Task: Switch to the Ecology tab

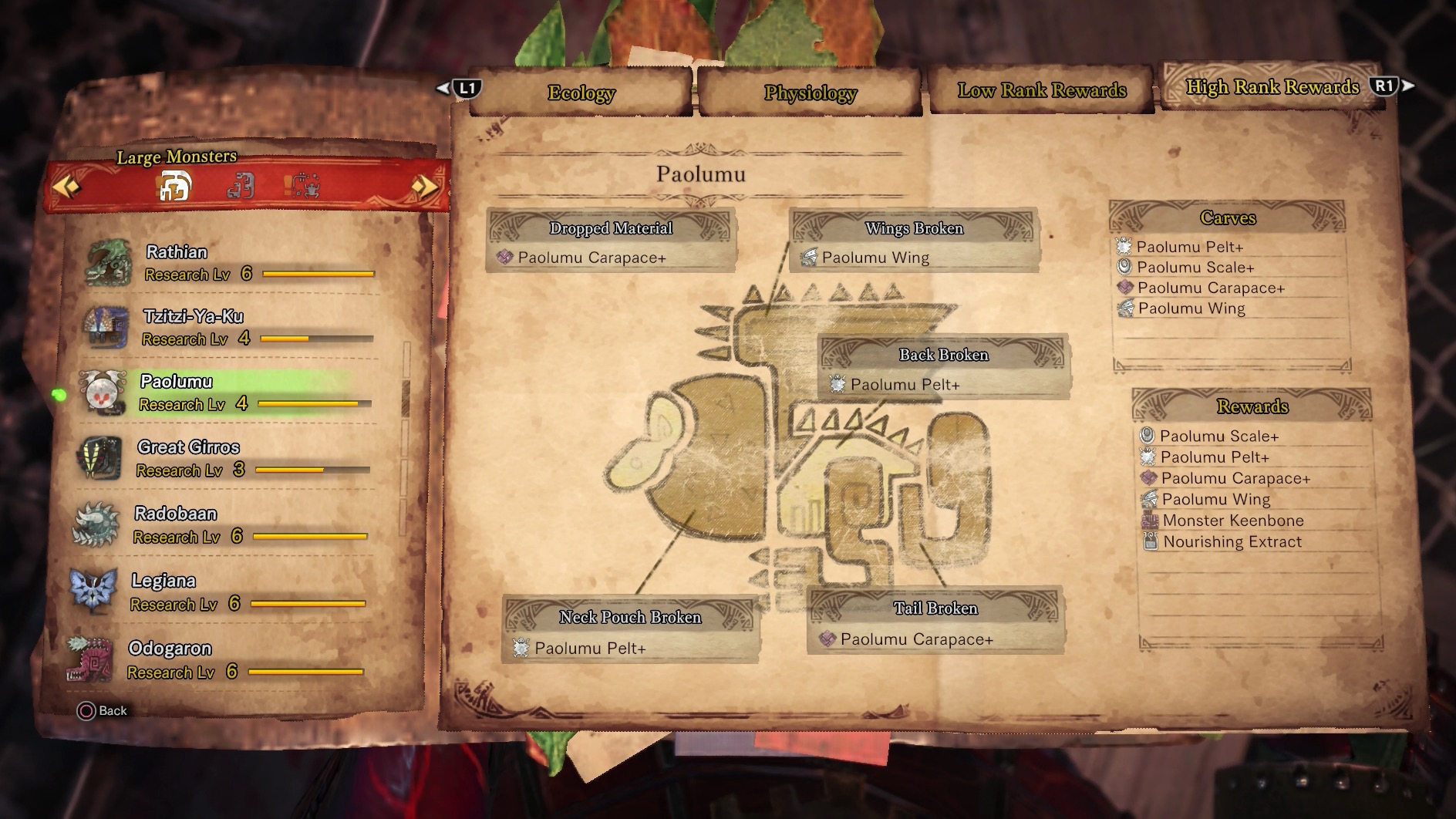Action: [x=581, y=93]
